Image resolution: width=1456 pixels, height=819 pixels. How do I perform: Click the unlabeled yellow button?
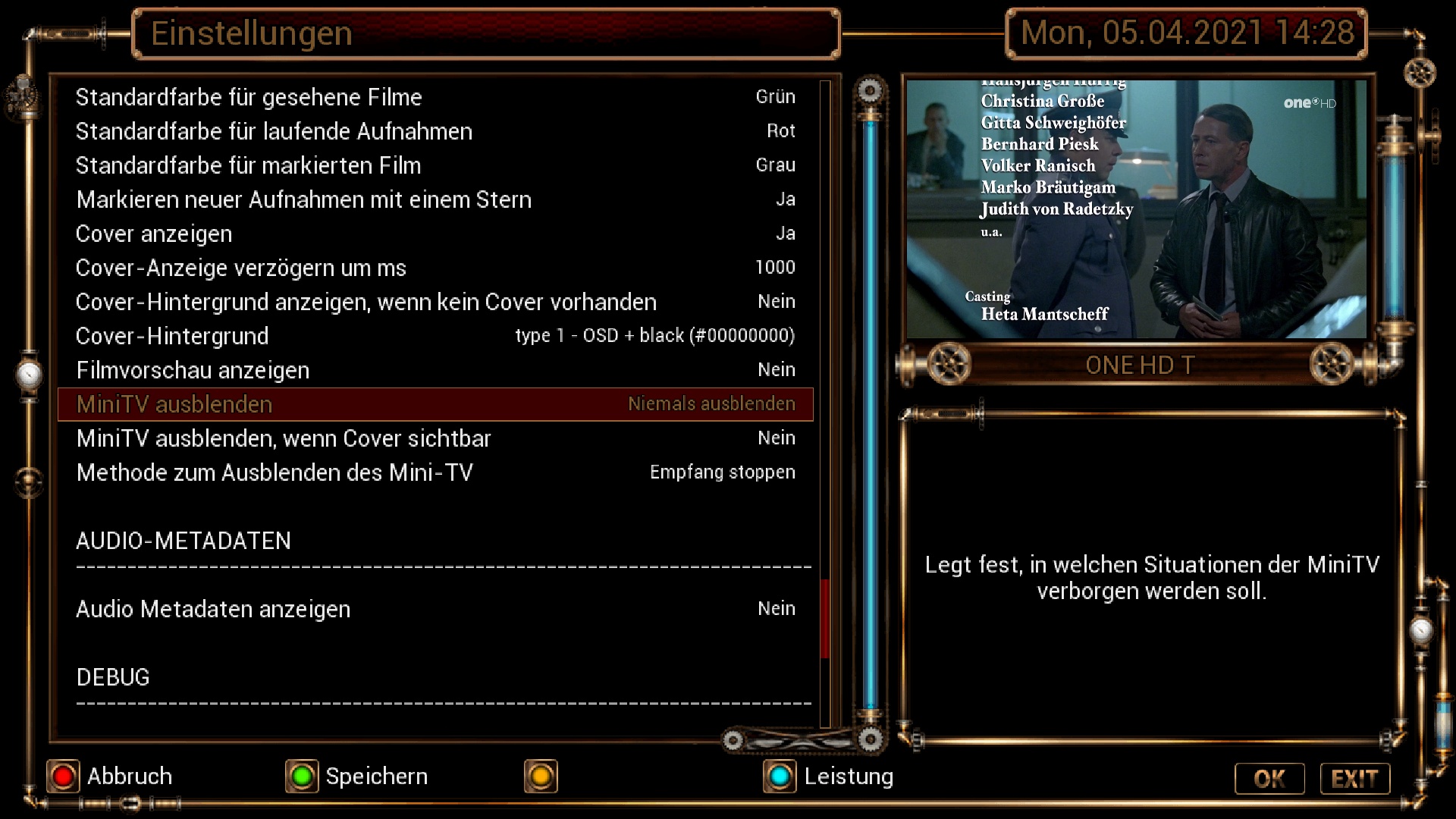coord(541,777)
